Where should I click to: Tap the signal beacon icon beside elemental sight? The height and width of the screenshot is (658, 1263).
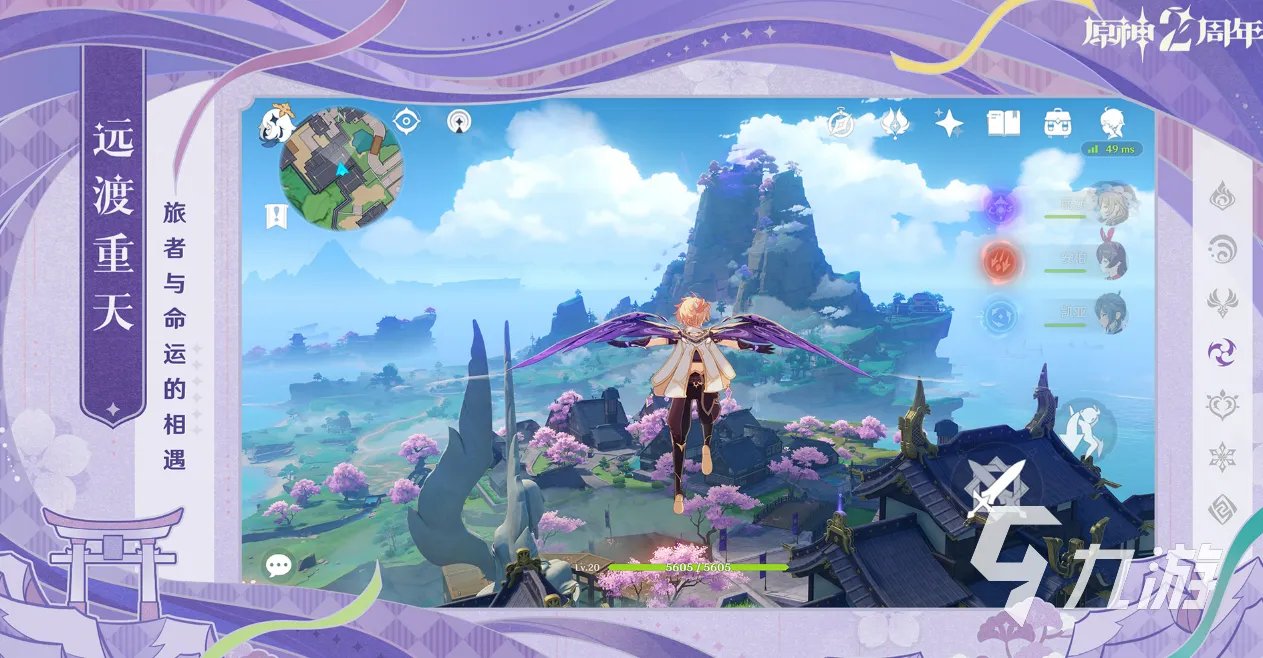[459, 122]
